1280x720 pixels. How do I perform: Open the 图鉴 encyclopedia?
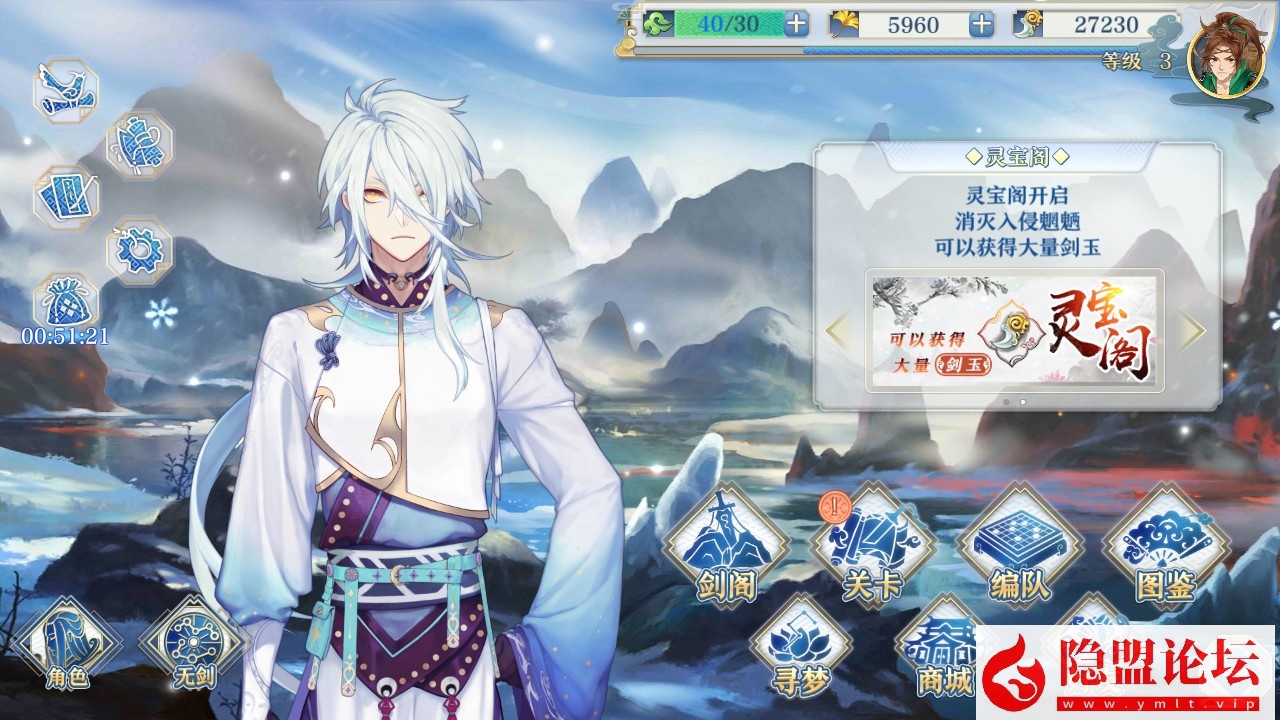tap(1165, 545)
